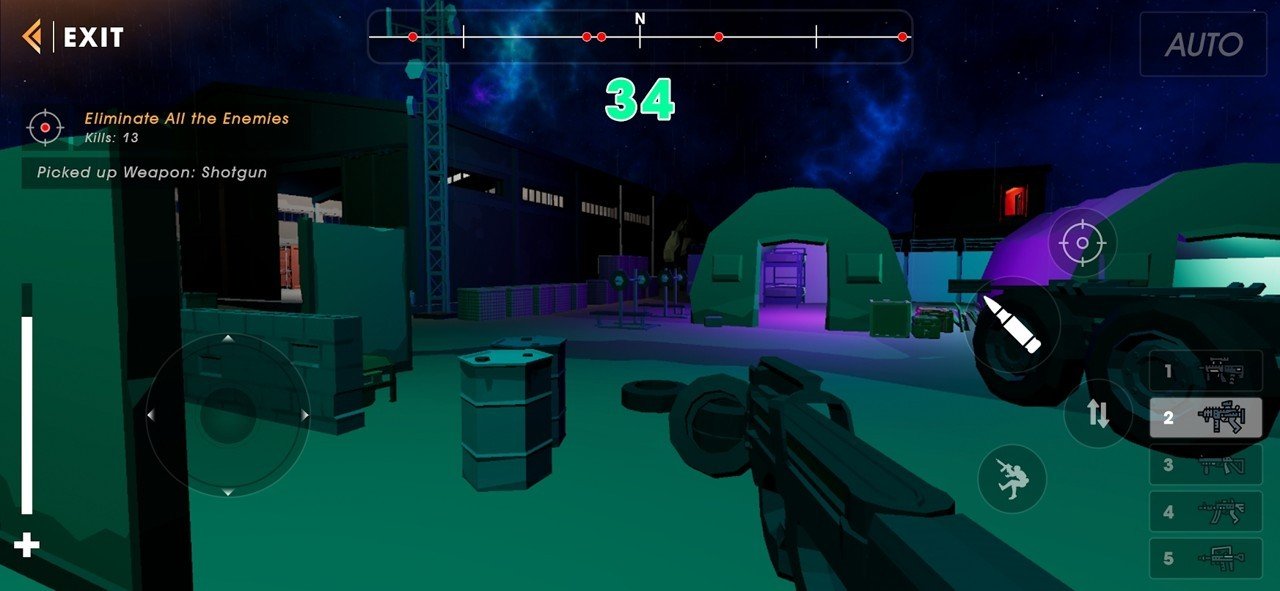Tap the white plus health icon
Screen dimensions: 1280x591
(x=27, y=545)
